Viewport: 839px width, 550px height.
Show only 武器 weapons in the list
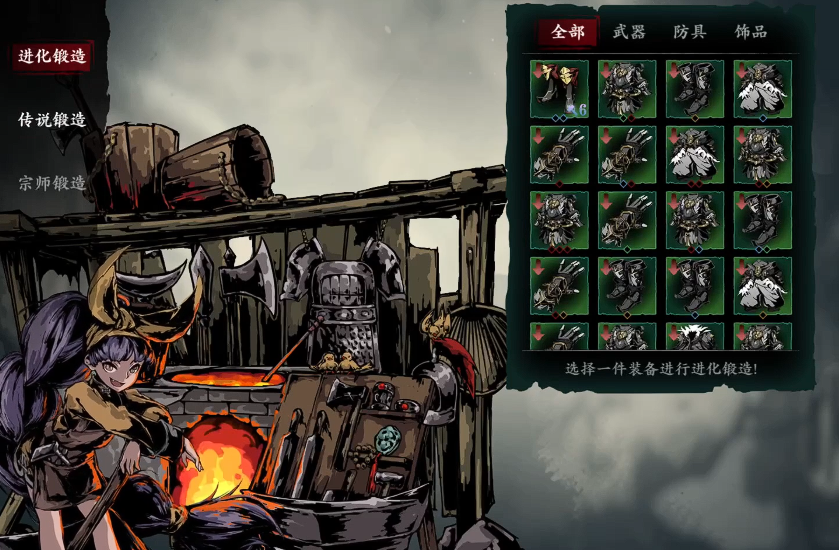click(x=629, y=32)
